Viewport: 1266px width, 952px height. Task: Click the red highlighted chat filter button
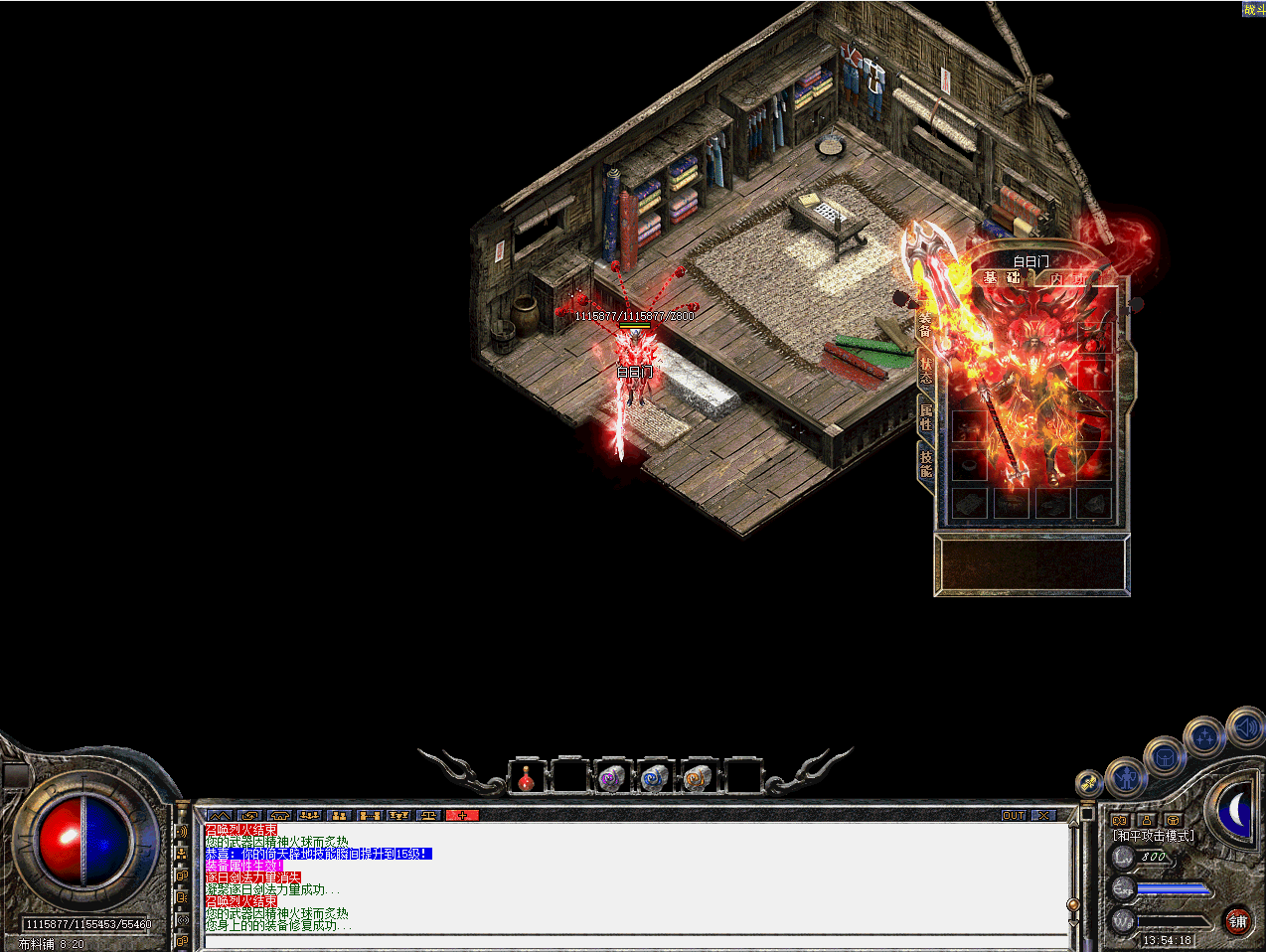[462, 815]
